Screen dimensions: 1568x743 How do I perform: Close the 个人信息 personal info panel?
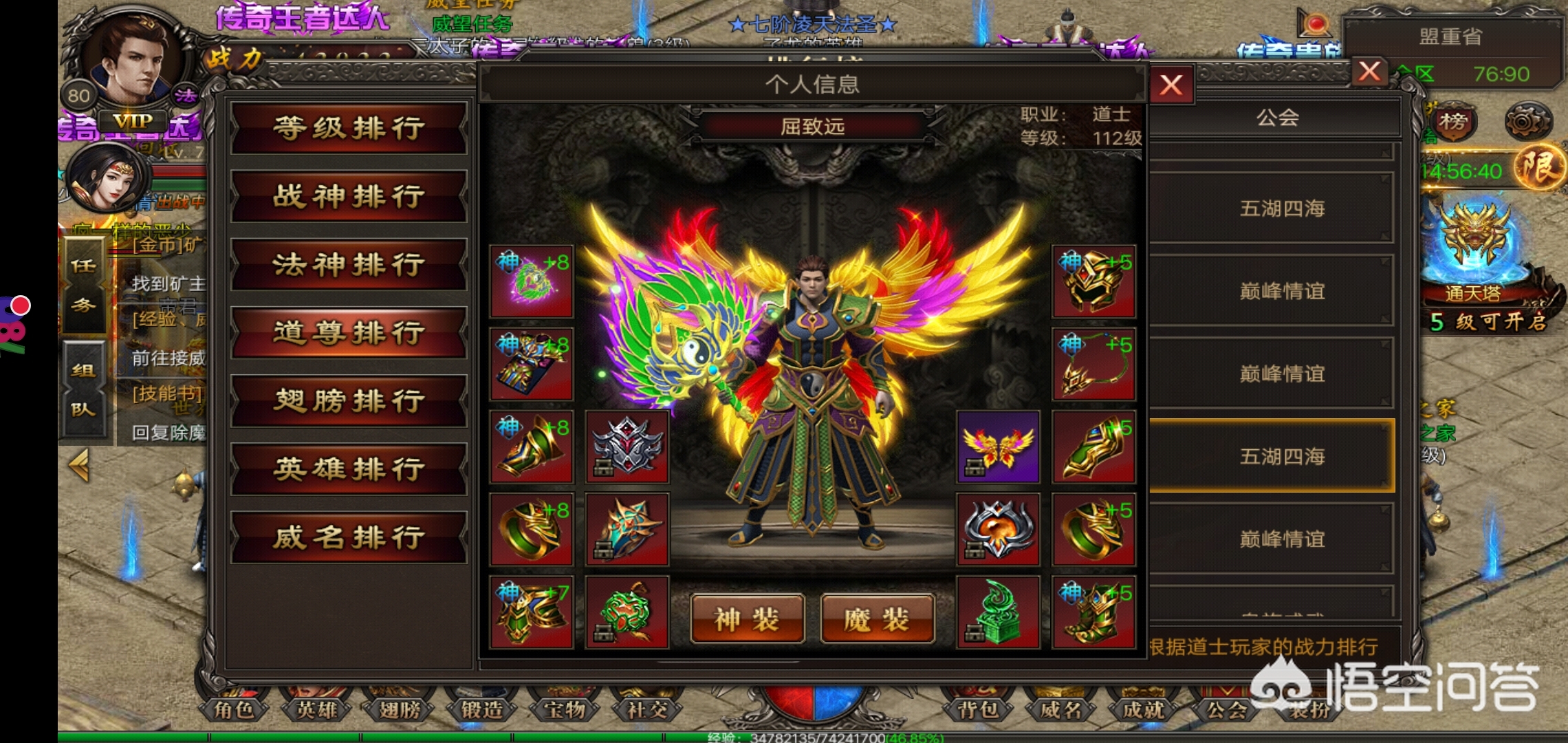click(x=1170, y=85)
